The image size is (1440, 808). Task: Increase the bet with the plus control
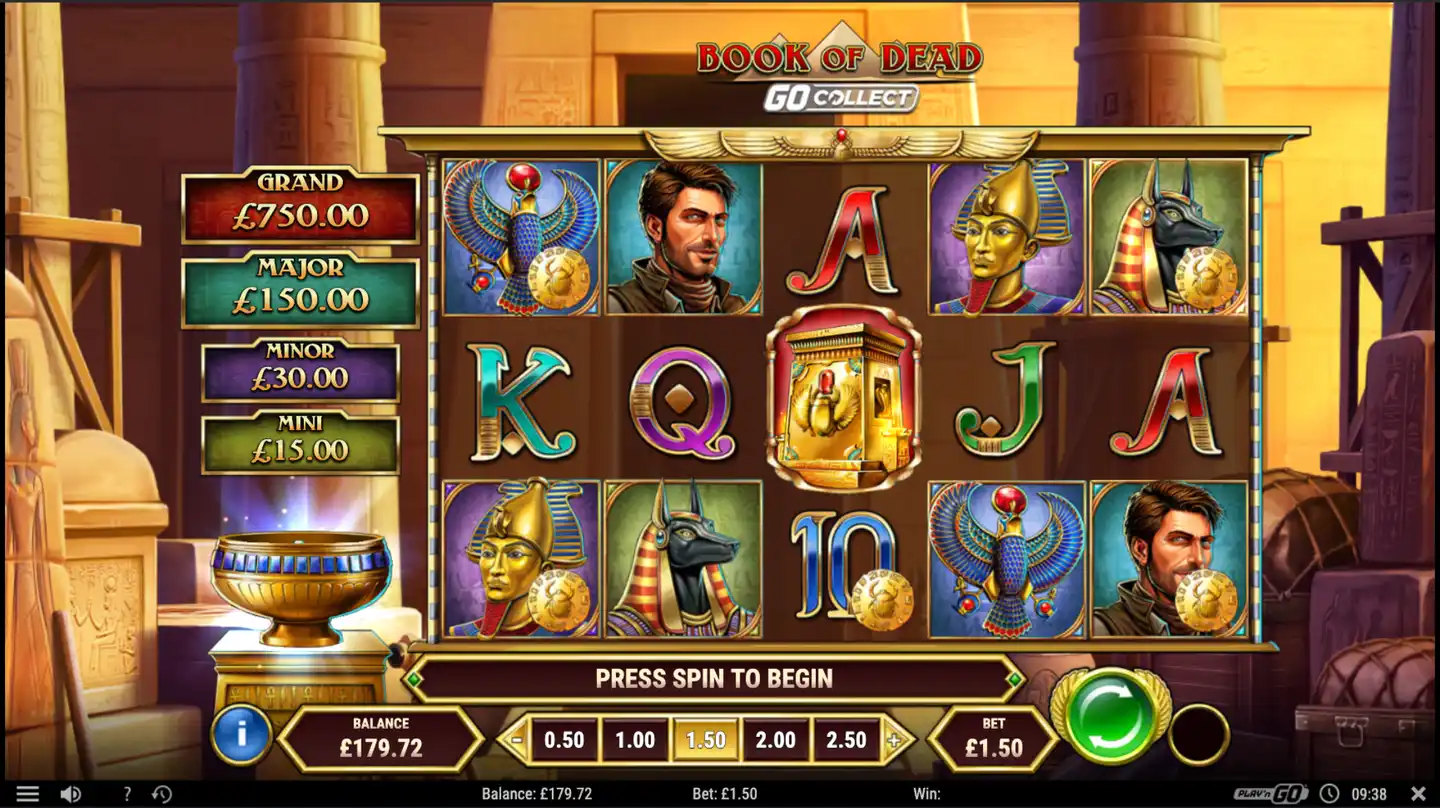pyautogui.click(x=894, y=740)
